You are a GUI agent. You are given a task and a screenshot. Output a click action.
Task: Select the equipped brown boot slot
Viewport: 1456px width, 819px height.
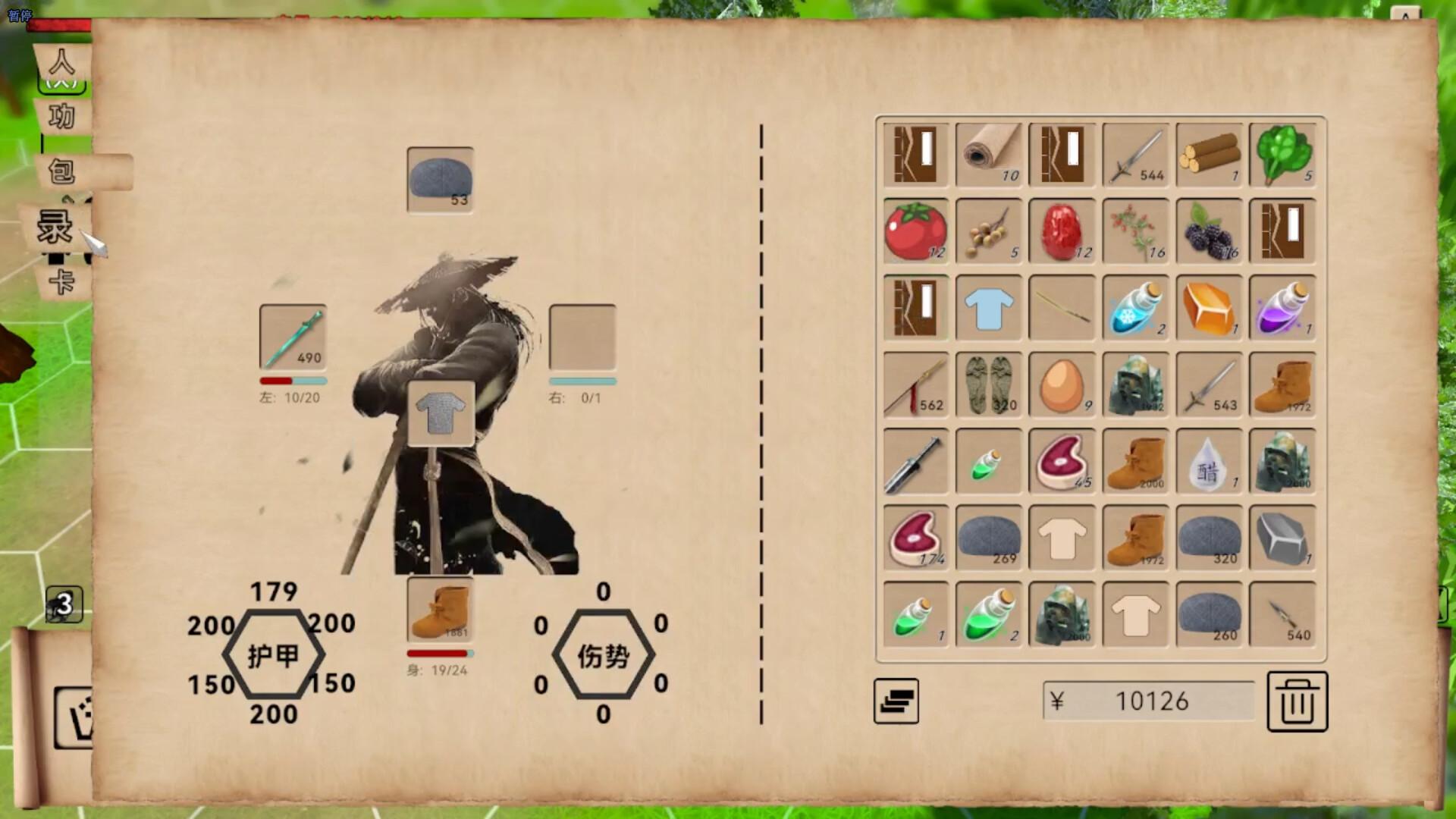coord(440,610)
